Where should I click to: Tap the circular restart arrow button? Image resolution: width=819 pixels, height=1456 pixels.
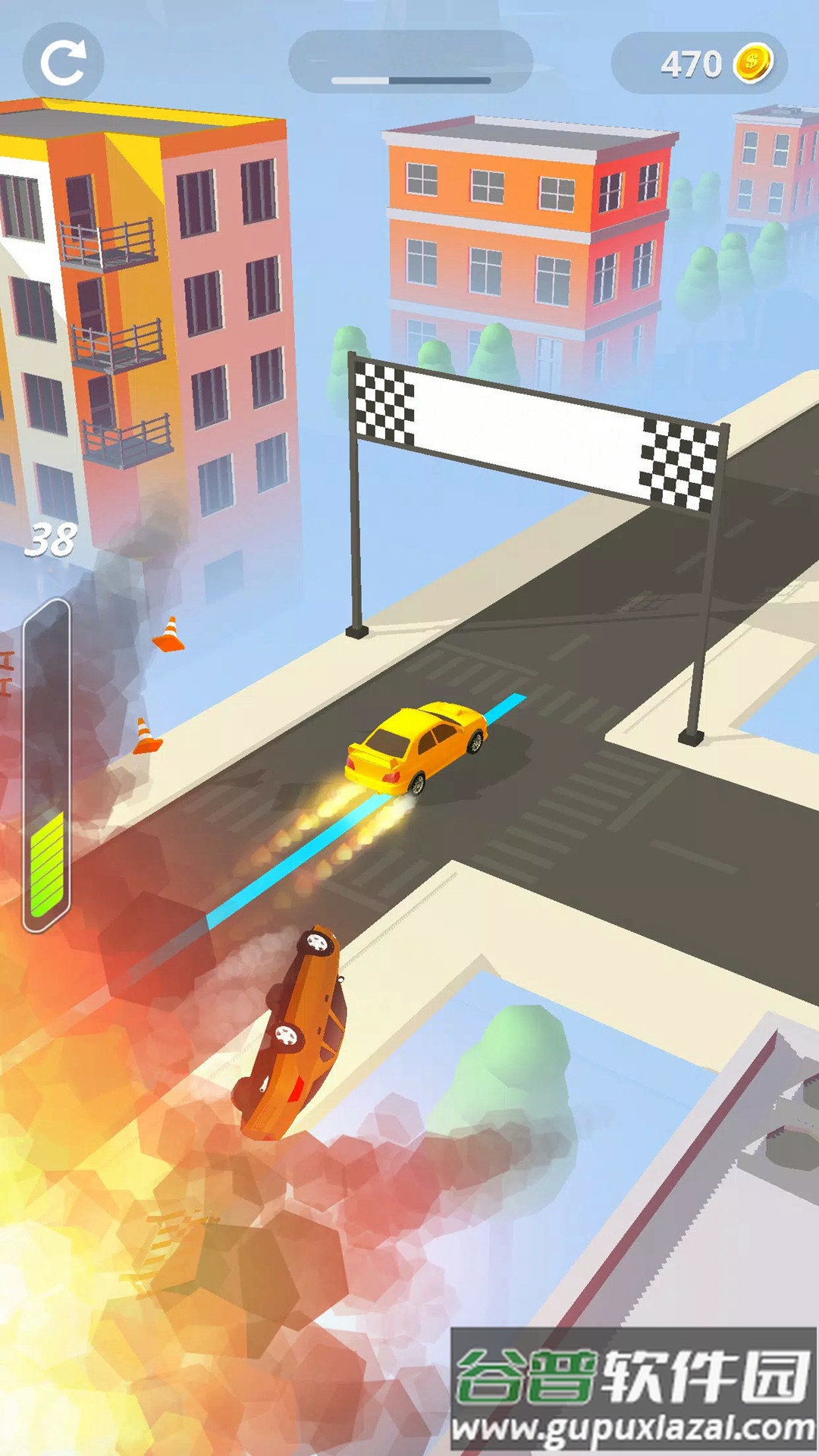tap(63, 62)
